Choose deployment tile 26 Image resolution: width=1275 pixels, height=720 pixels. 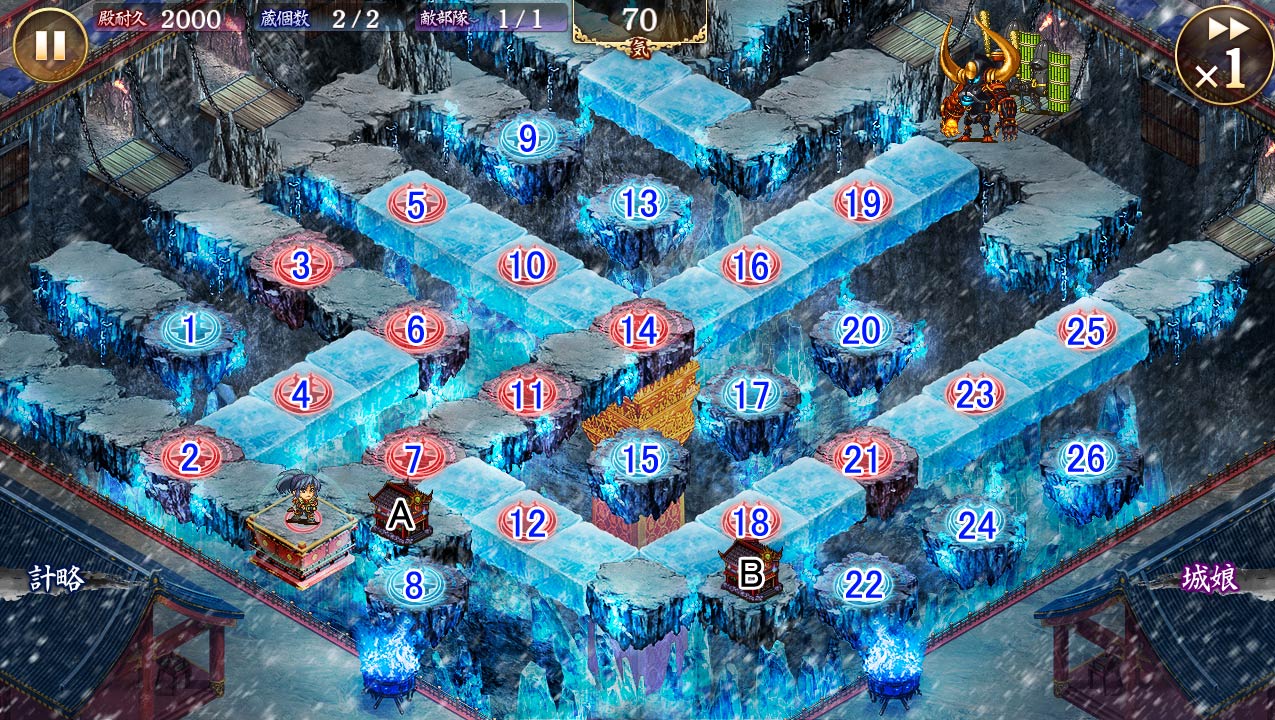click(1086, 459)
